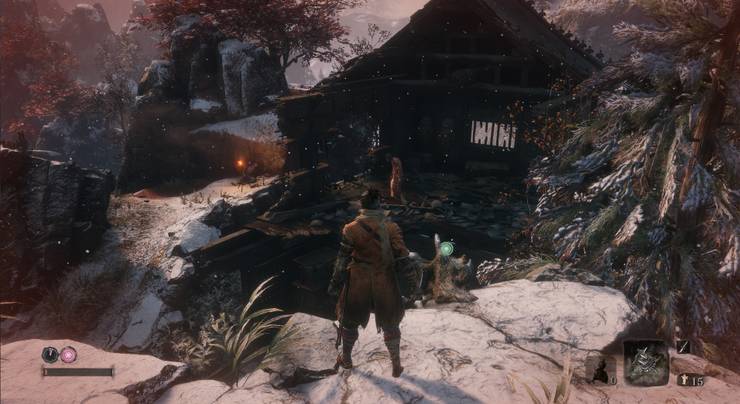Select the shuriken prosthetic tool slot

(646, 361)
